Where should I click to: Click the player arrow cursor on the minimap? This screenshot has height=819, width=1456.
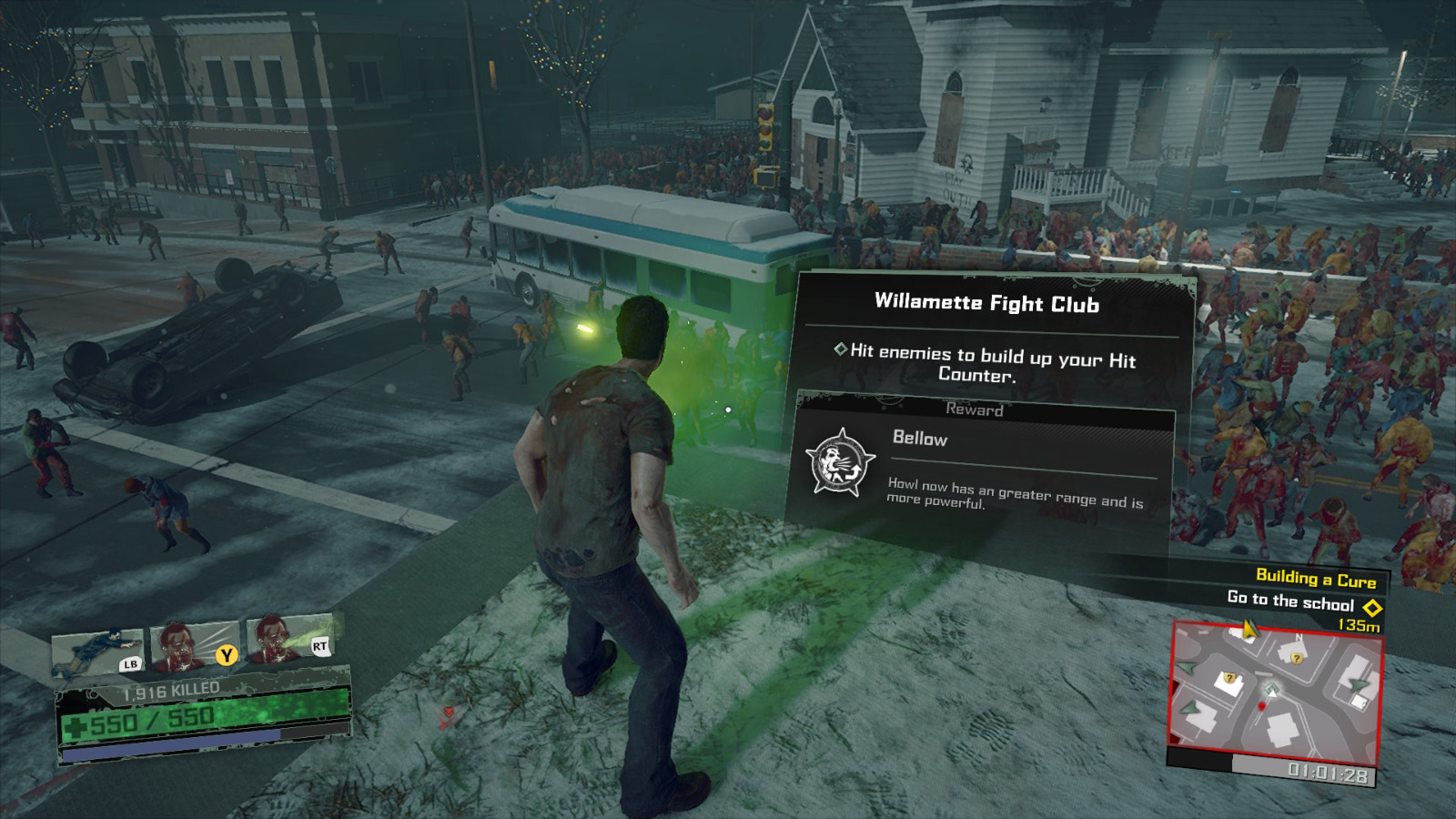pos(1272,693)
